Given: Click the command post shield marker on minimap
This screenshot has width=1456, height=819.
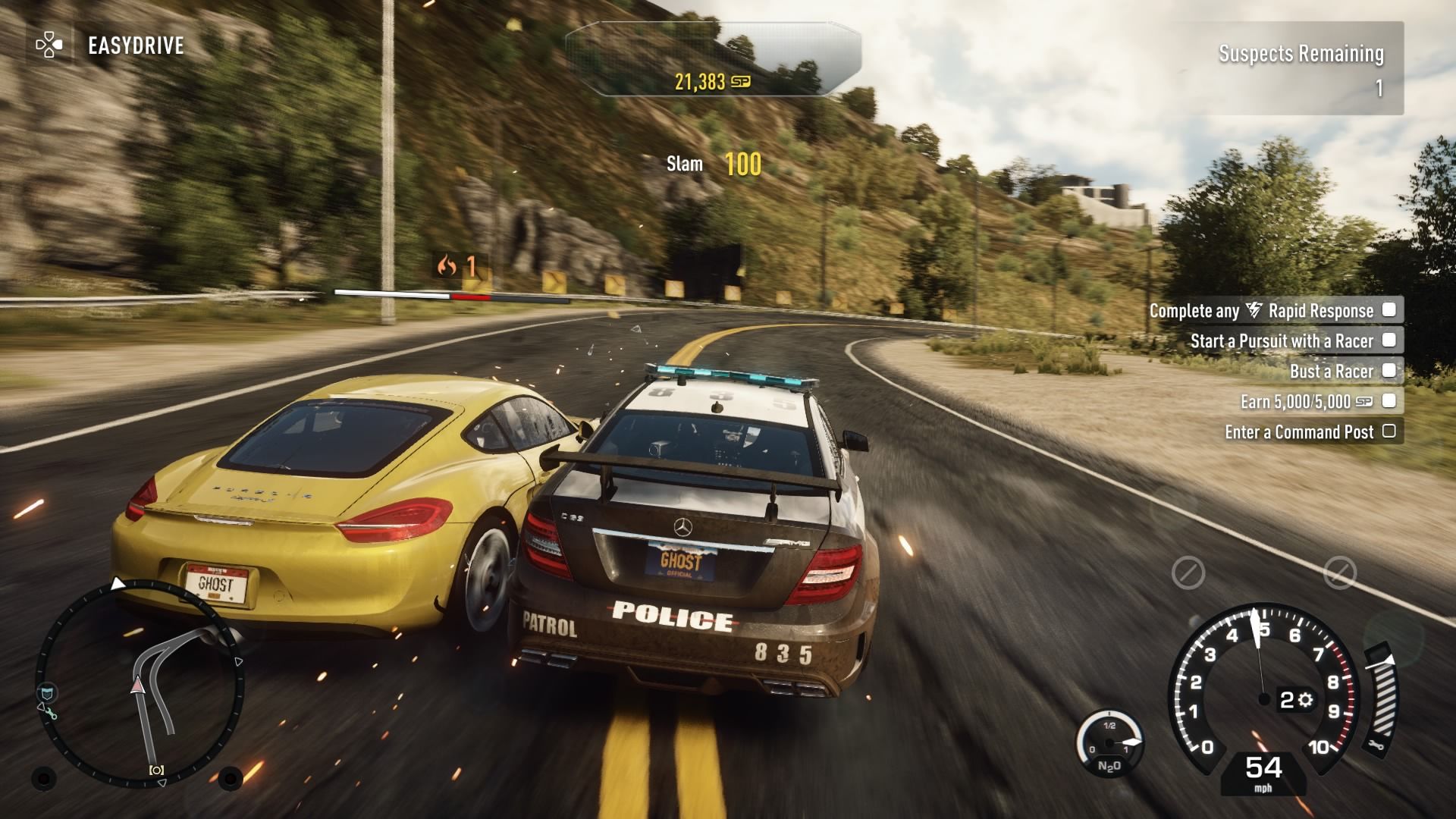Looking at the screenshot, I should (47, 692).
